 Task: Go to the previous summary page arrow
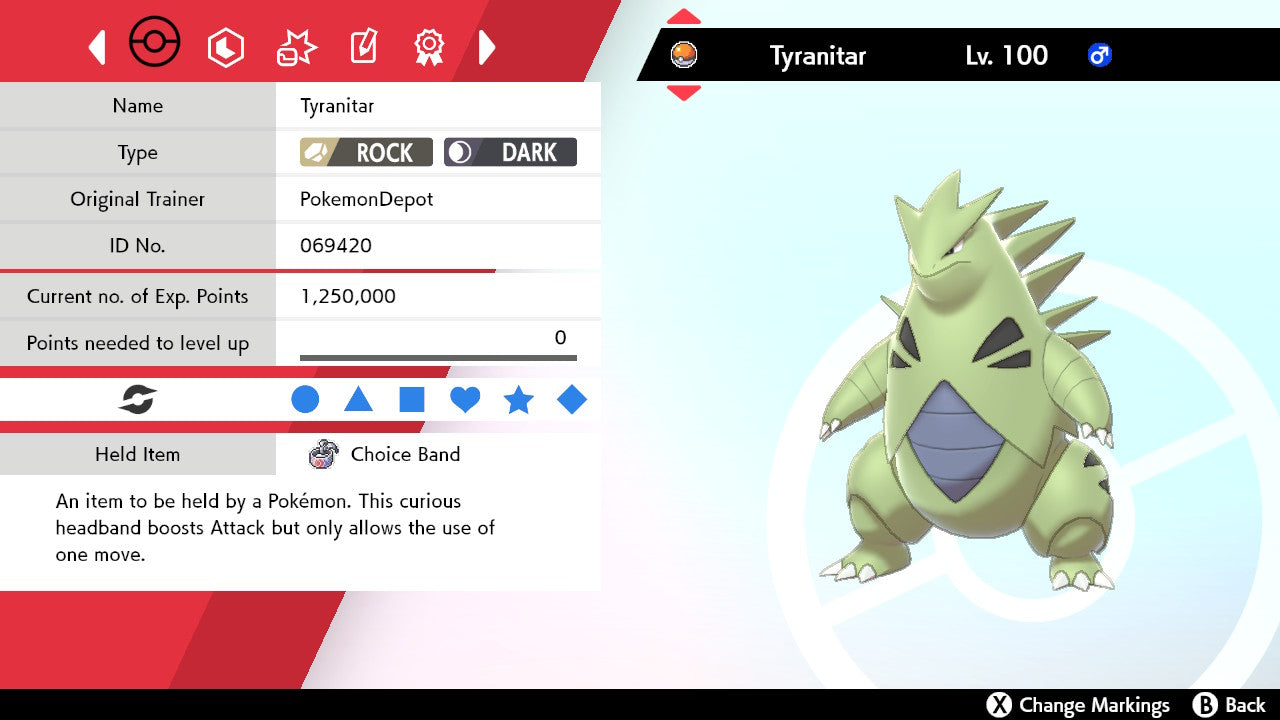click(x=97, y=47)
